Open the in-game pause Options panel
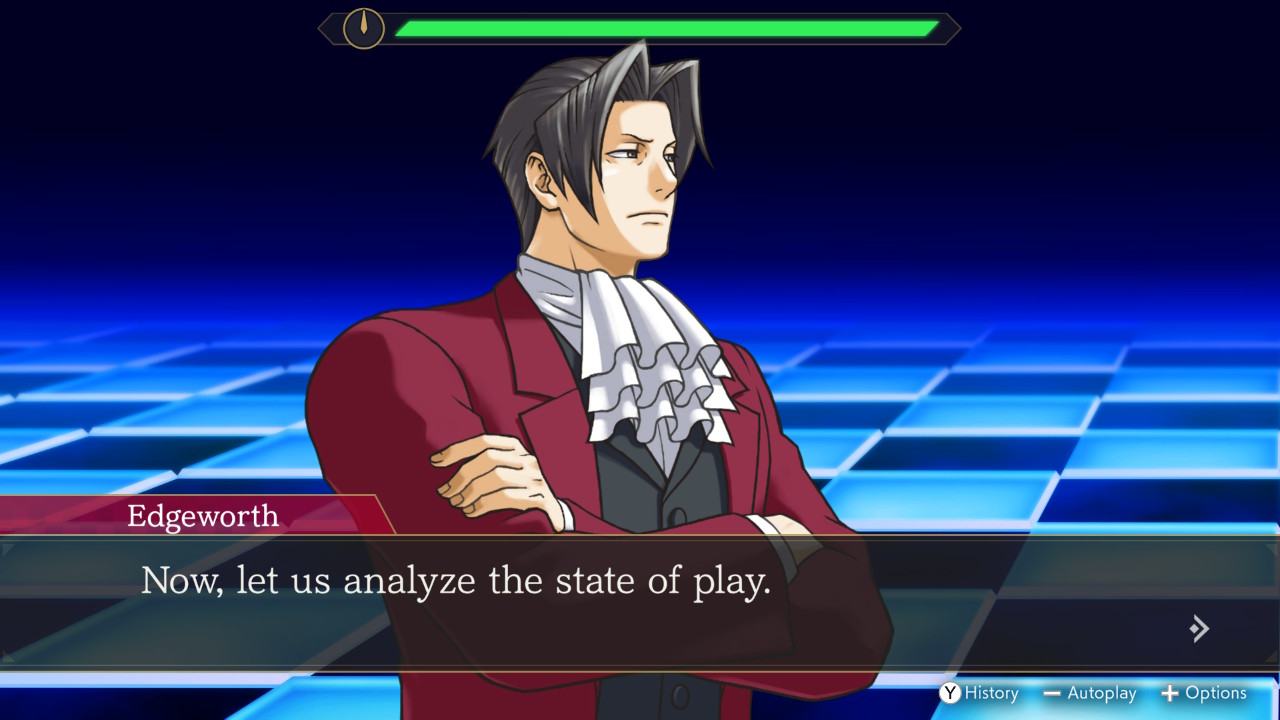Image resolution: width=1280 pixels, height=720 pixels. click(x=1205, y=693)
